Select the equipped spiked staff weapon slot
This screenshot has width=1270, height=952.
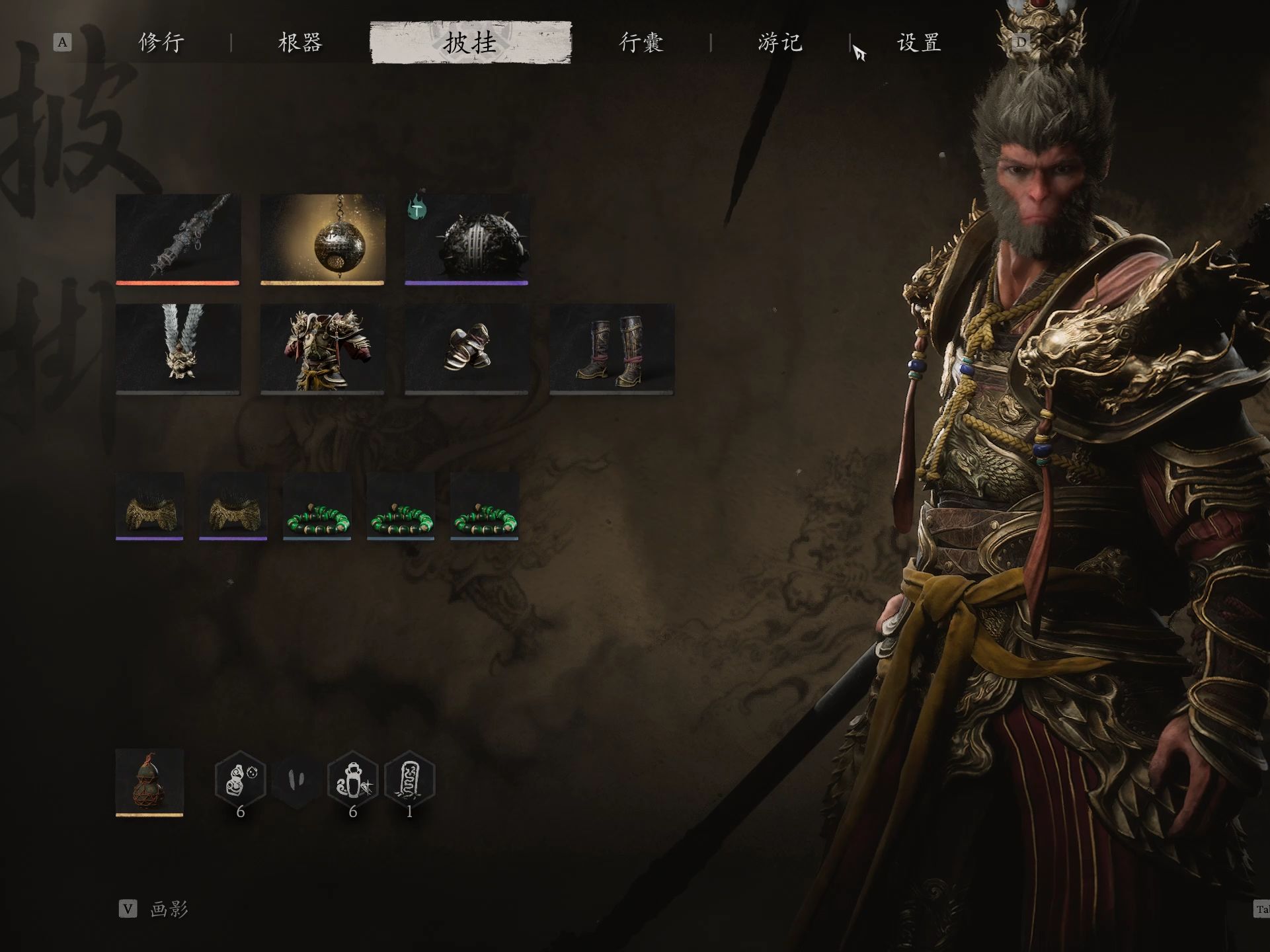[178, 239]
